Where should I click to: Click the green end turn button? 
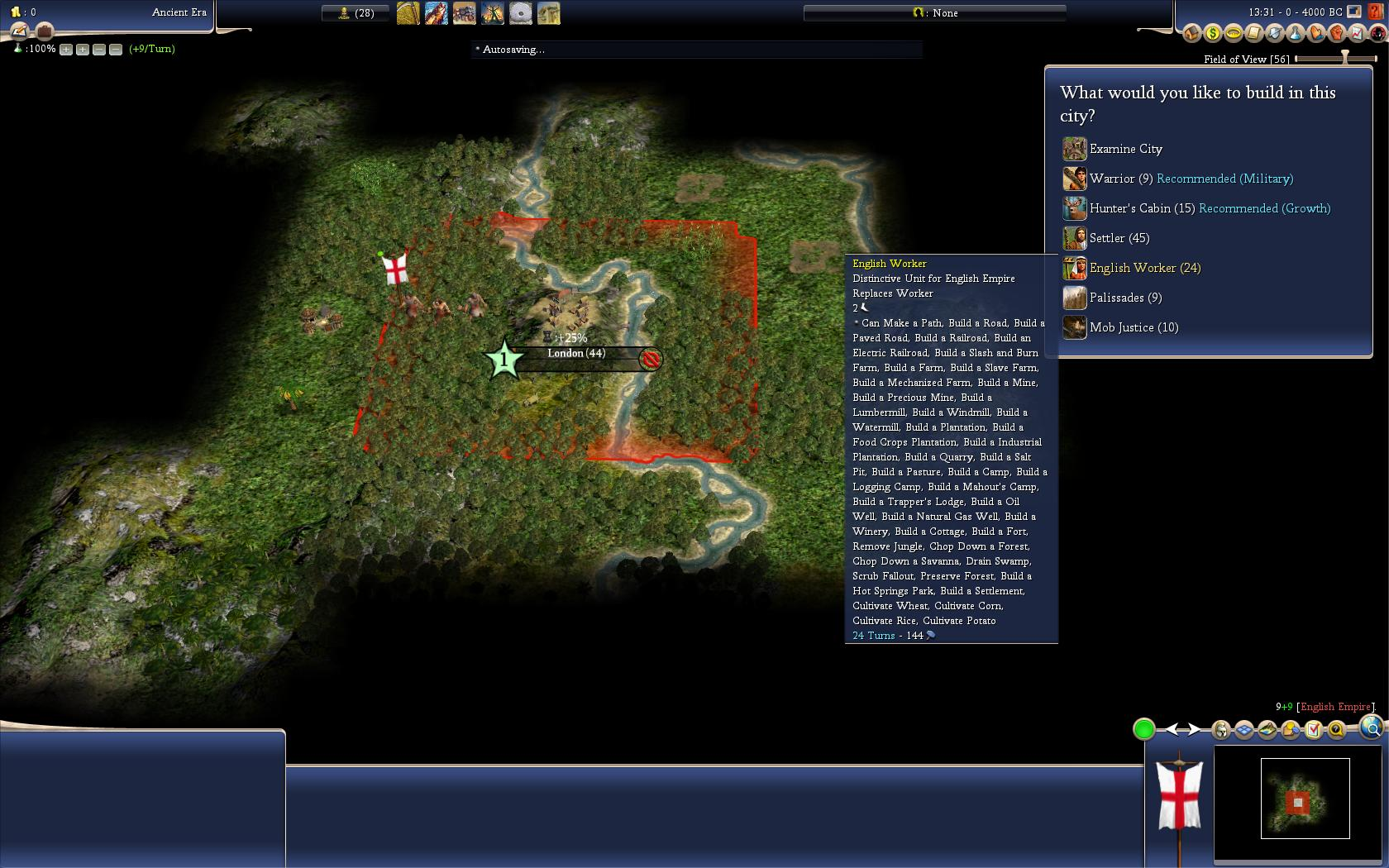point(1144,729)
